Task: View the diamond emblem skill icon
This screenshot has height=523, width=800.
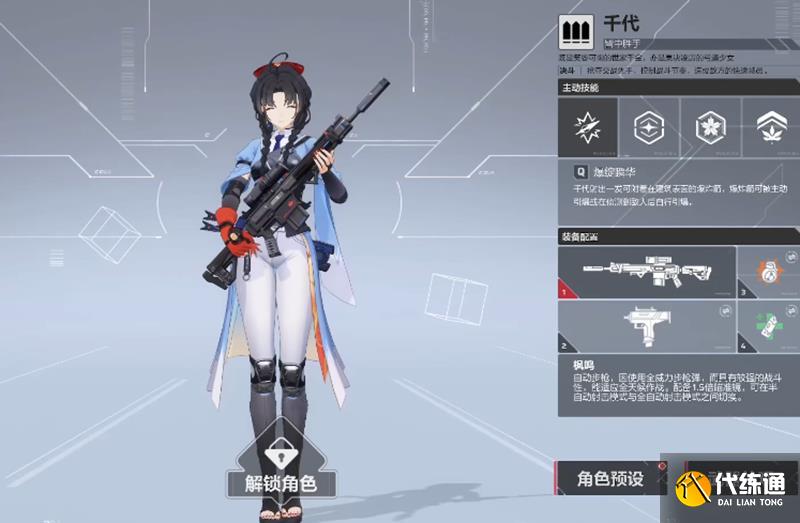Action: 649,127
